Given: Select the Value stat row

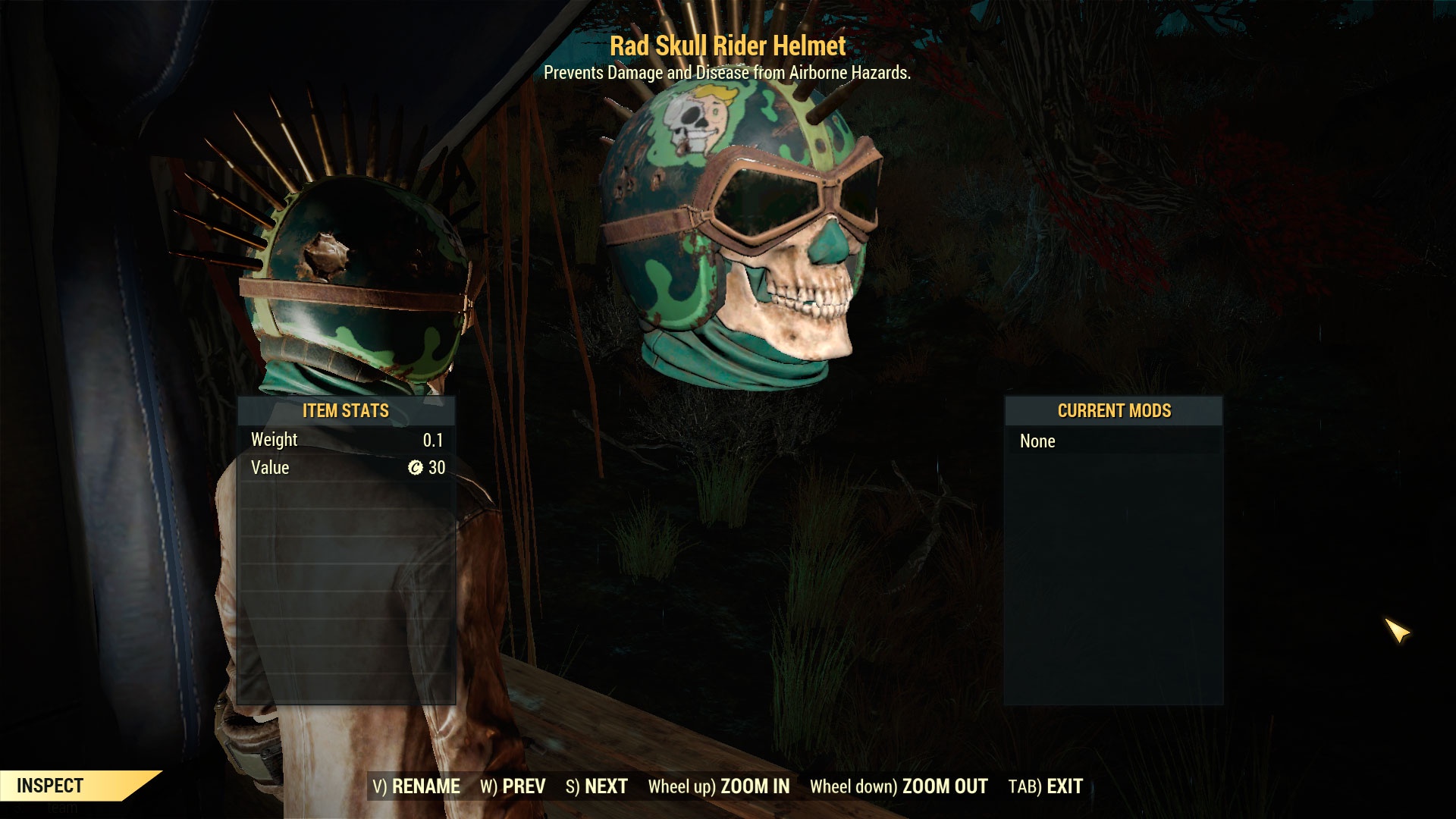Looking at the screenshot, I should pyautogui.click(x=345, y=468).
